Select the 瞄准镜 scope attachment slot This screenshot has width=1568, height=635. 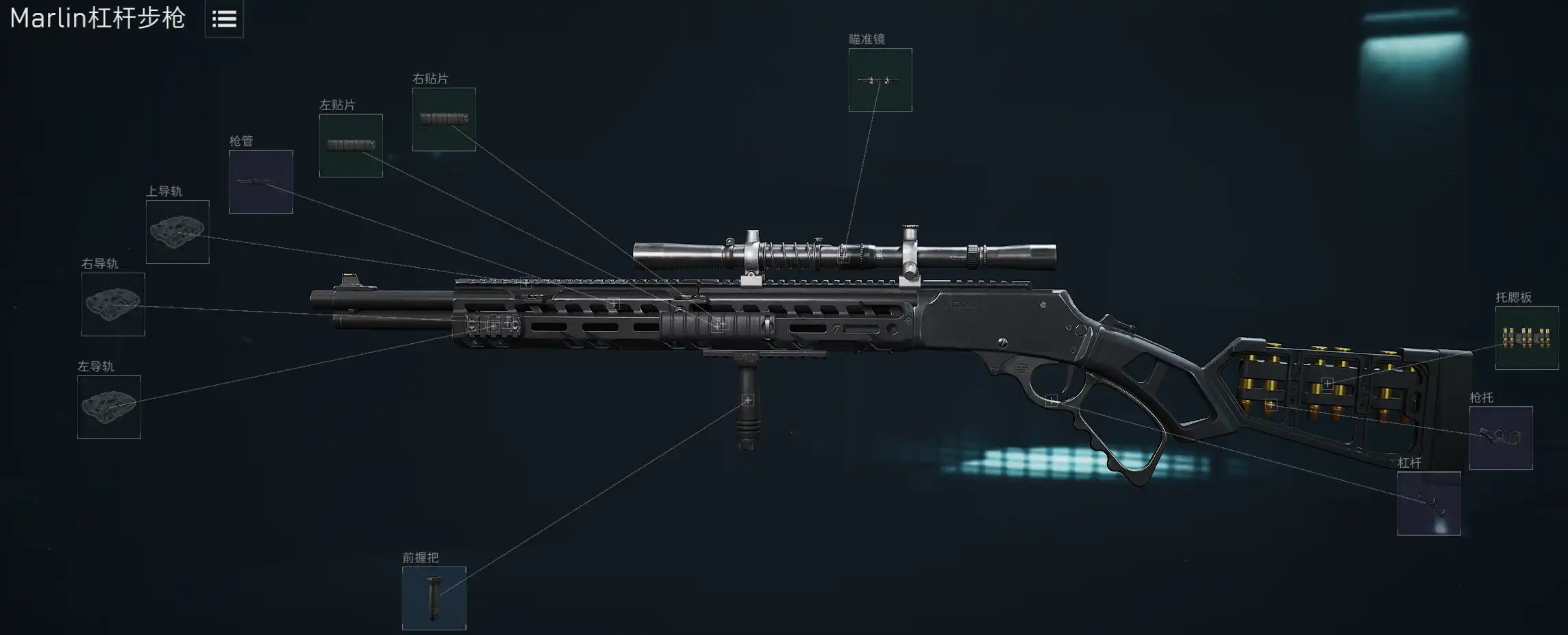point(880,80)
